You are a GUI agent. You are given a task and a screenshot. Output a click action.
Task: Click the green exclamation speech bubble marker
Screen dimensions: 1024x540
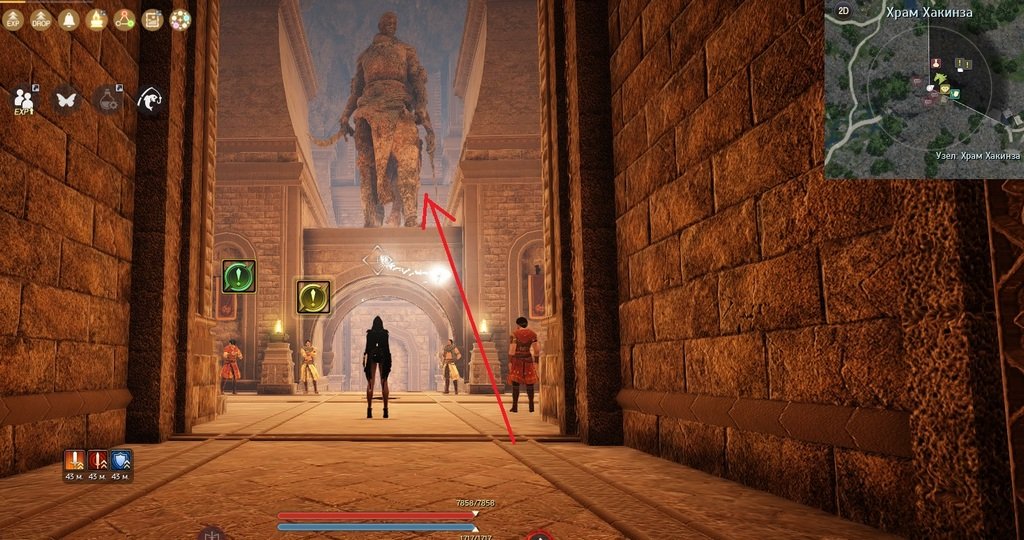pyautogui.click(x=239, y=276)
